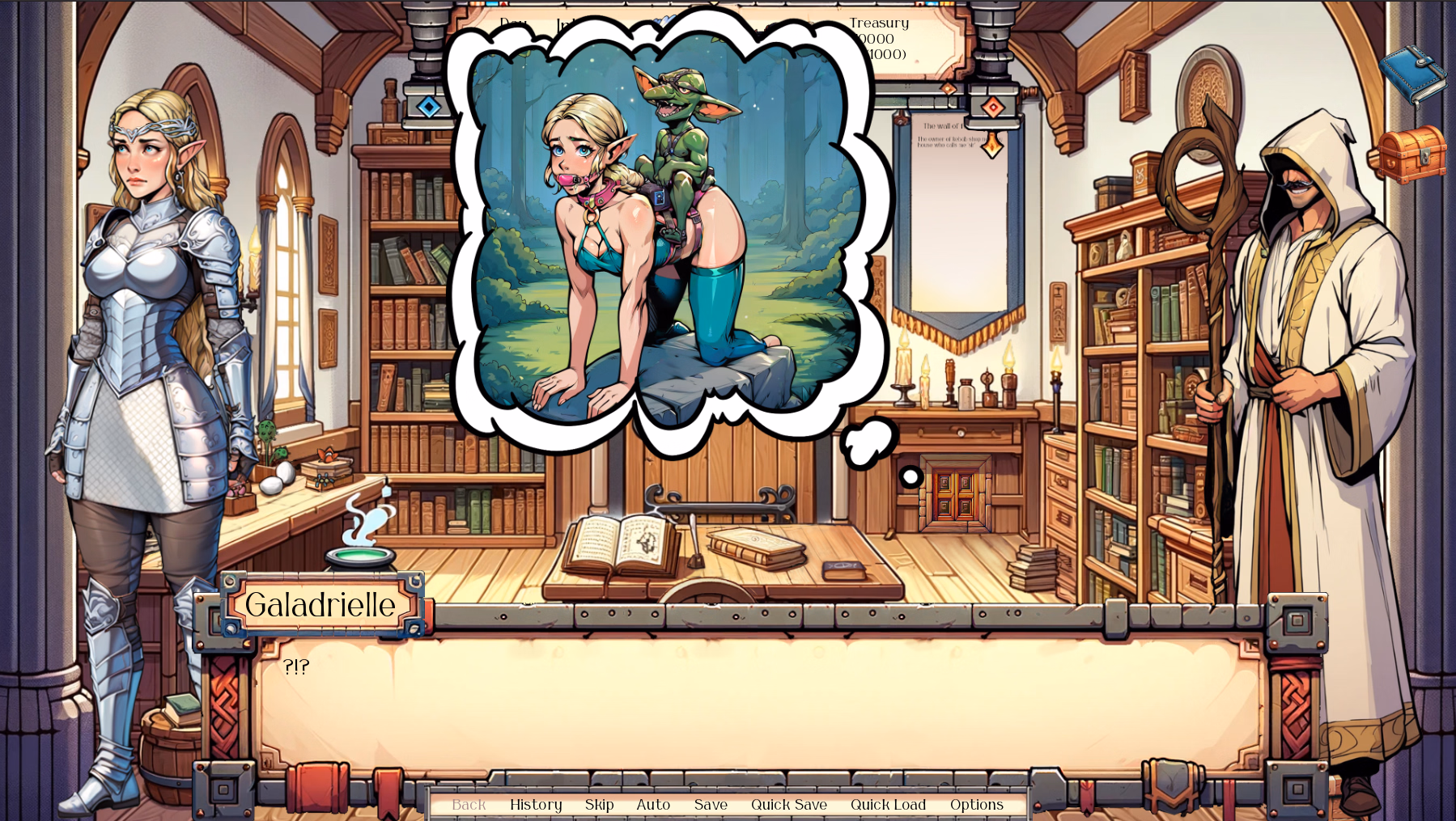
Task: Click the Galadrielle name plate
Action: click(320, 603)
